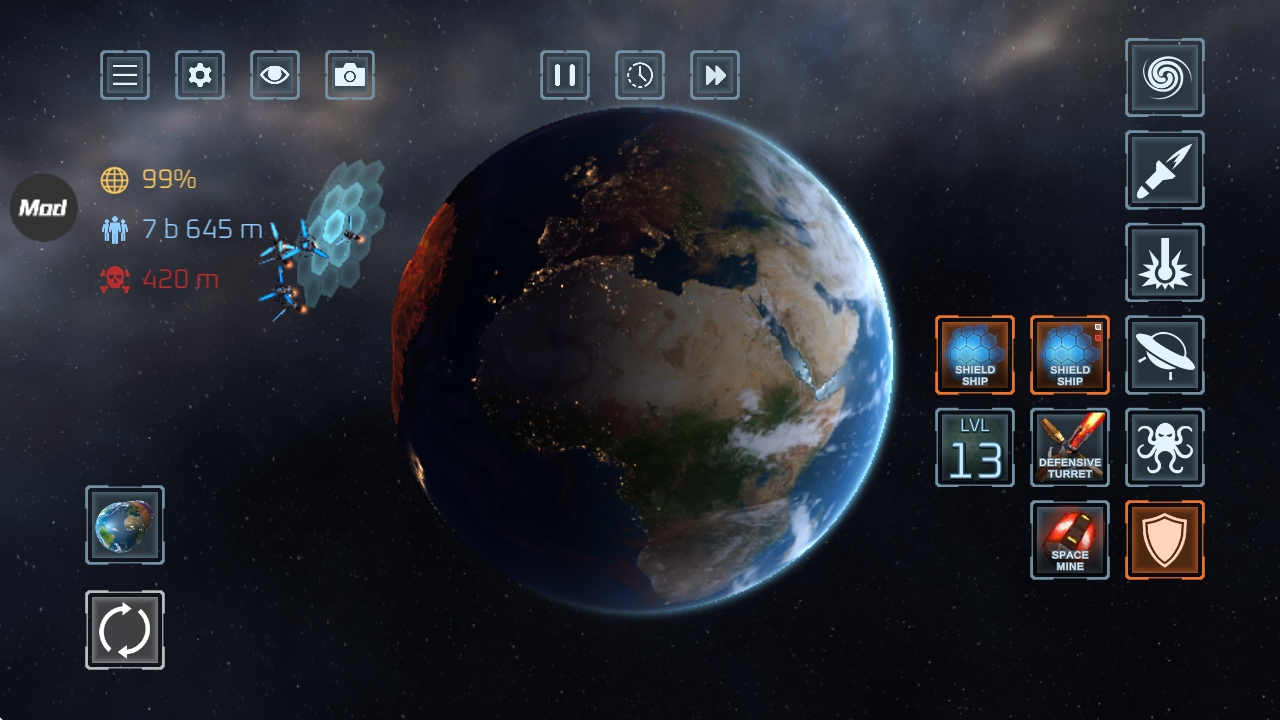Open the hamburger menu
Viewport: 1280px width, 720px height.
125,75
